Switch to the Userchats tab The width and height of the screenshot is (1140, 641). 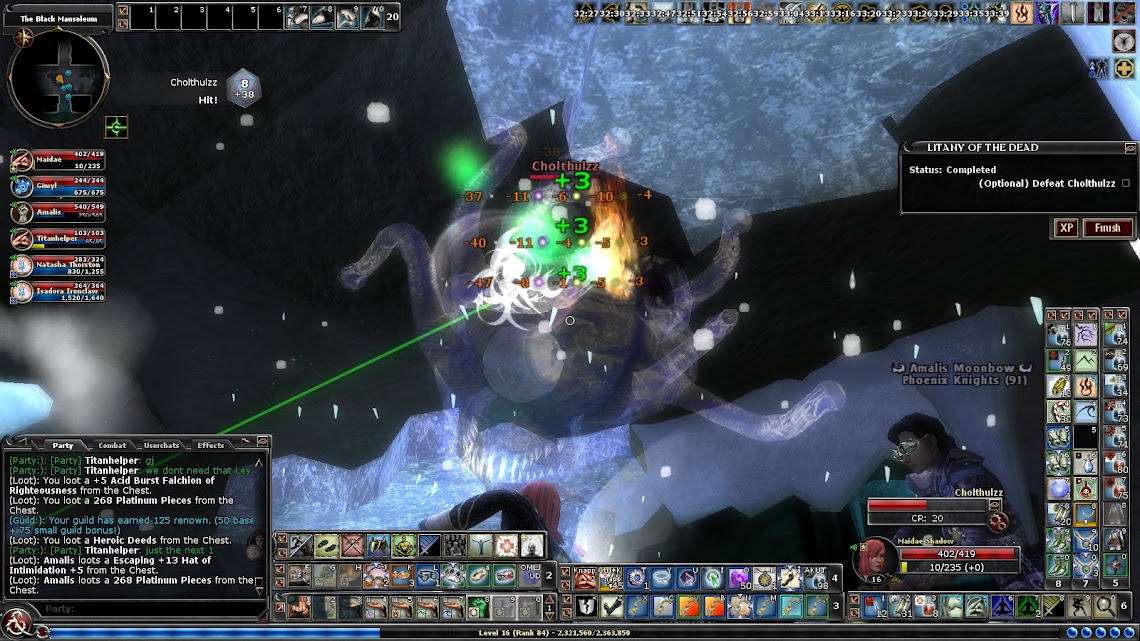[161, 445]
